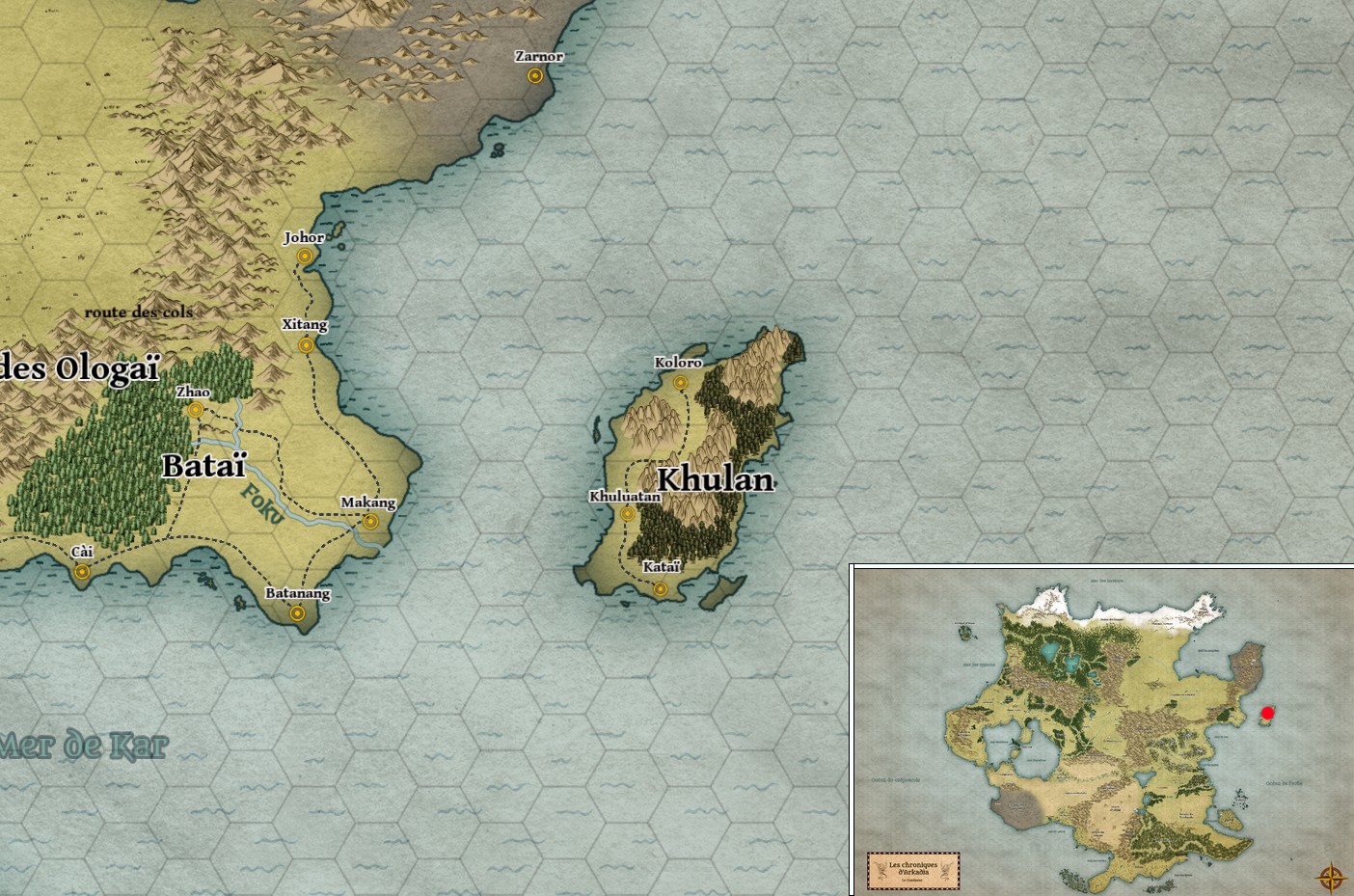The height and width of the screenshot is (896, 1354).
Task: Click the red location dot on the minimap
Action: point(1267,714)
